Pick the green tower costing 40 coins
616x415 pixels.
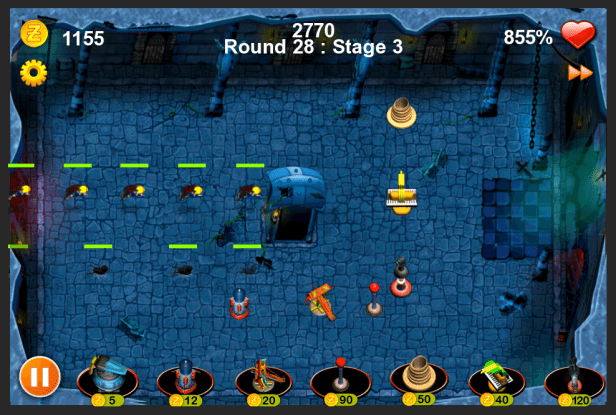(497, 379)
